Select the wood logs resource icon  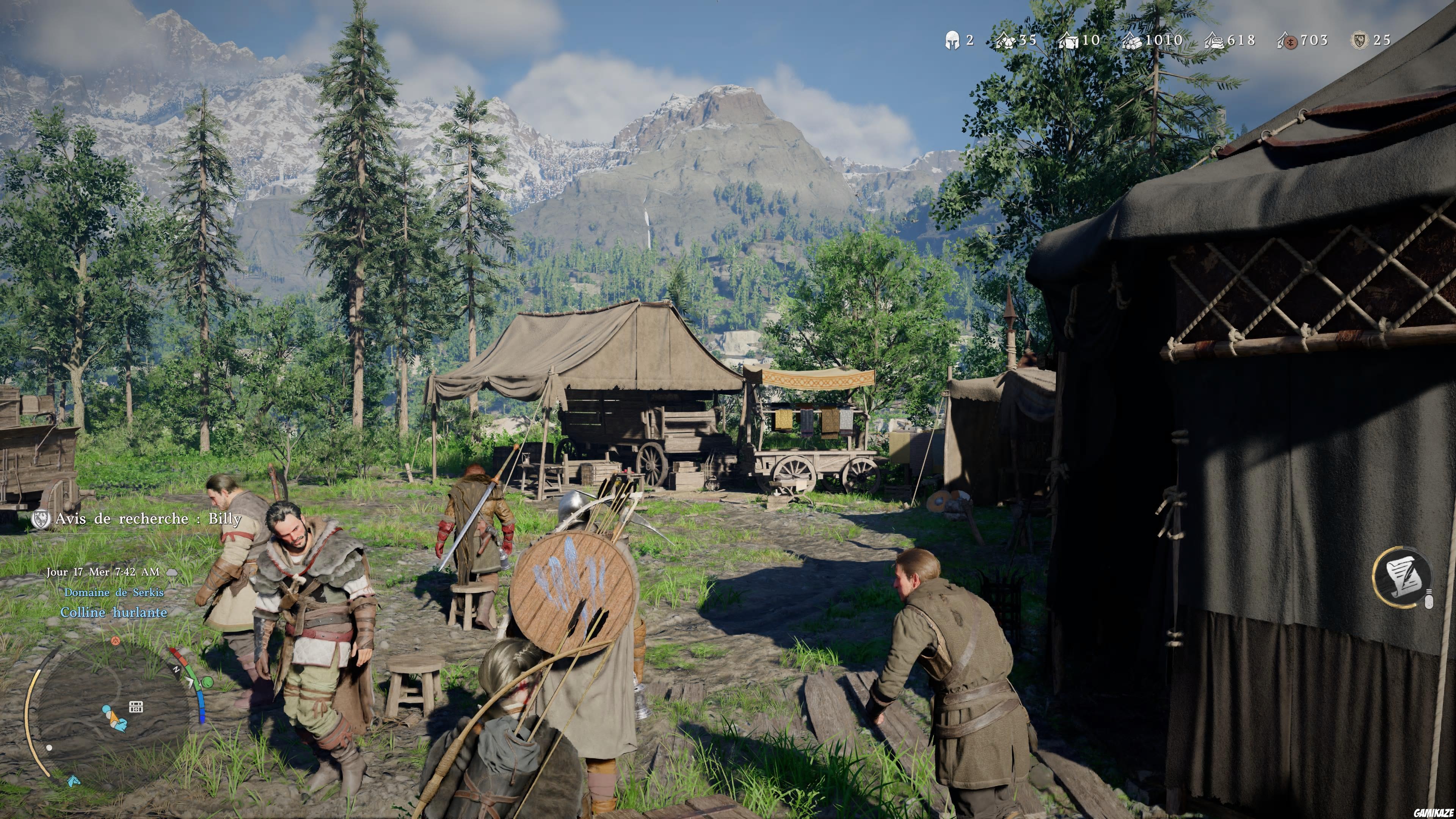coord(1131,40)
